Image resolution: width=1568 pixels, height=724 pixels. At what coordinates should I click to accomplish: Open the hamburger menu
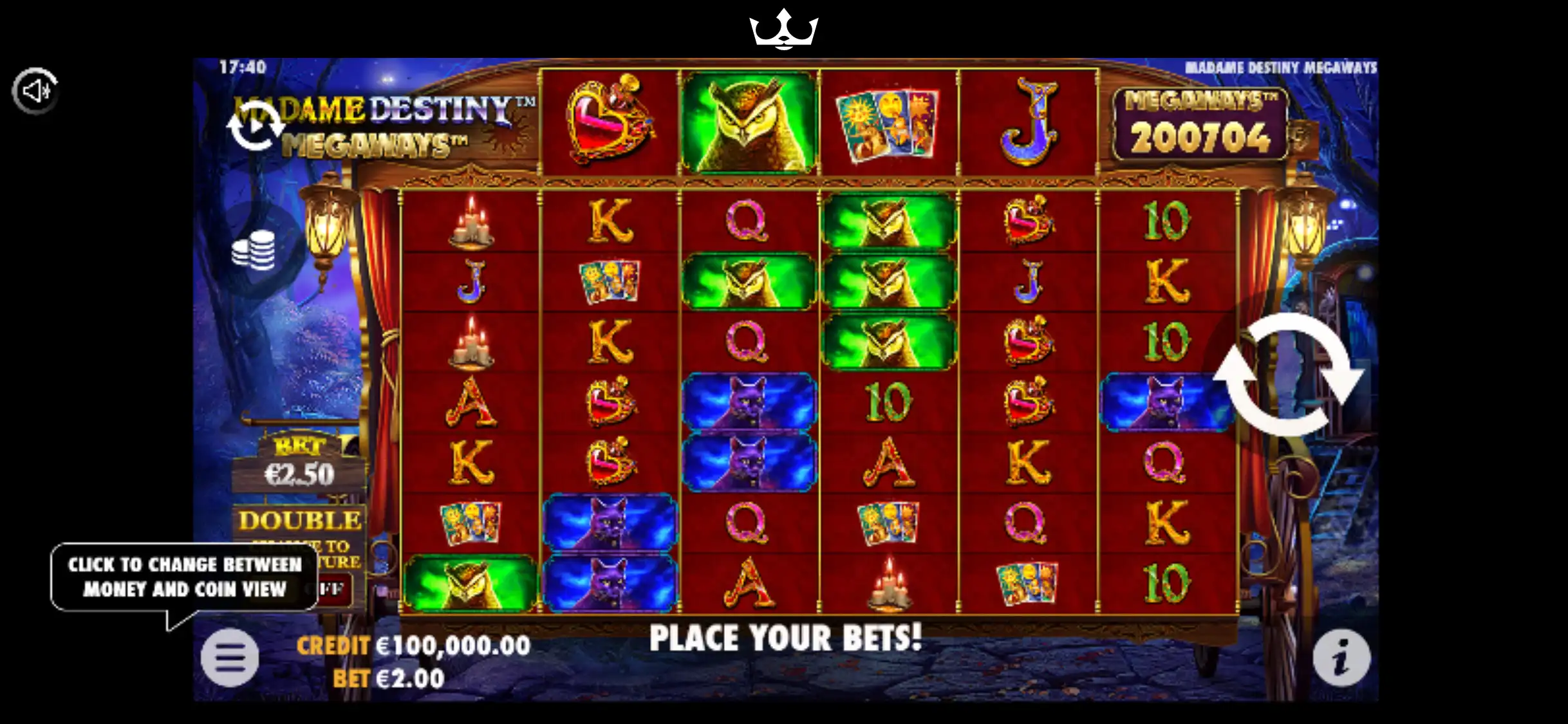(x=230, y=657)
